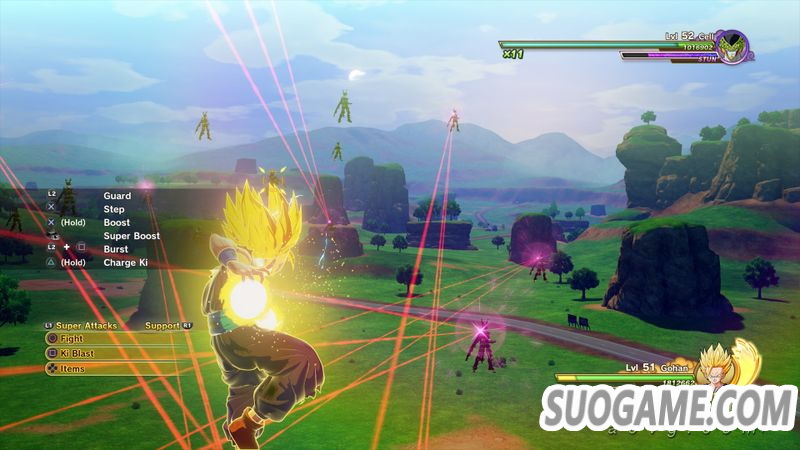Click the SUOGAME.COM watermark
Viewport: 800px width, 450px height.
668,409
